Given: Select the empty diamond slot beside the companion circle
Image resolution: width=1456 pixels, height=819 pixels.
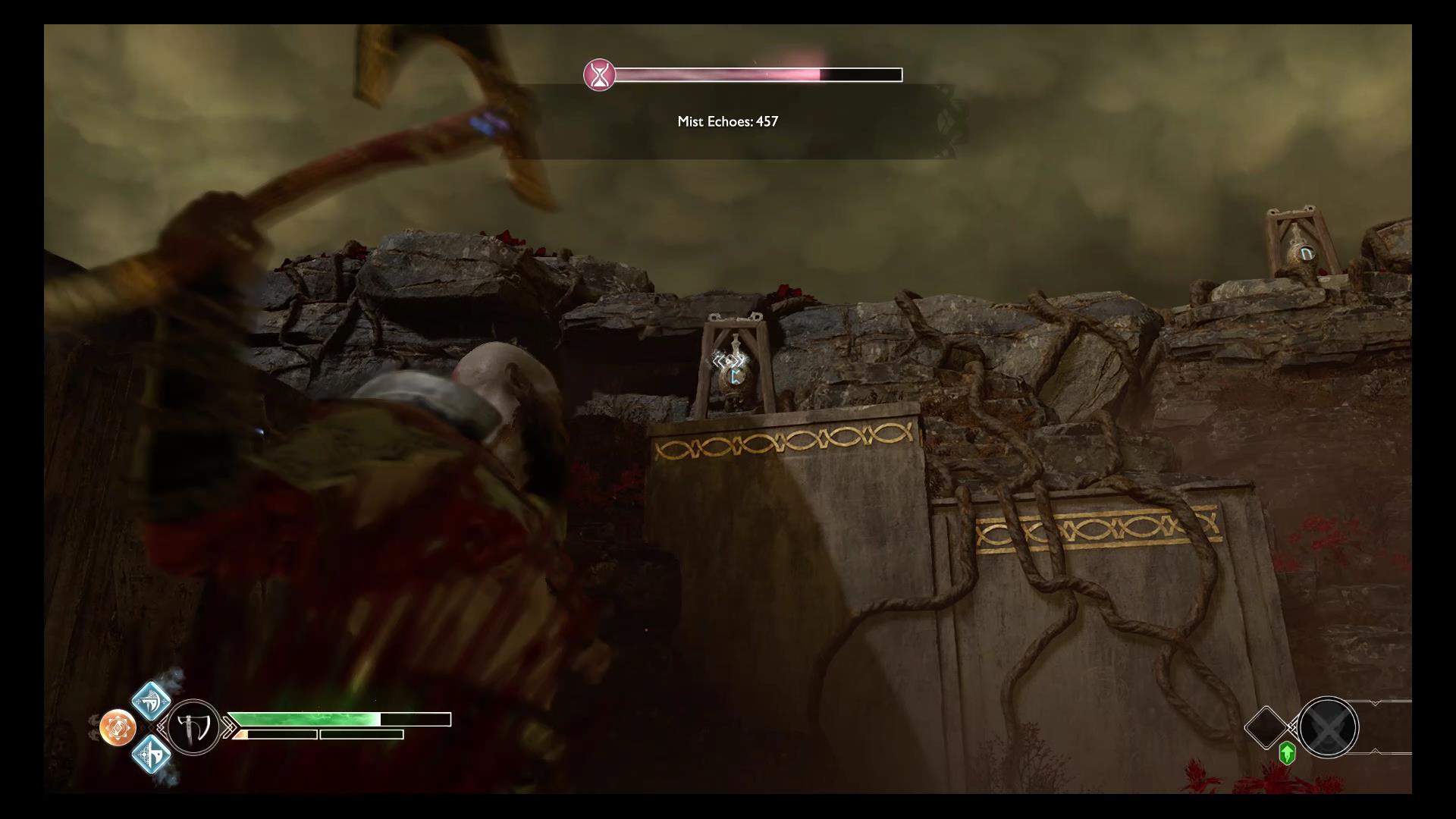Looking at the screenshot, I should pyautogui.click(x=1266, y=727).
